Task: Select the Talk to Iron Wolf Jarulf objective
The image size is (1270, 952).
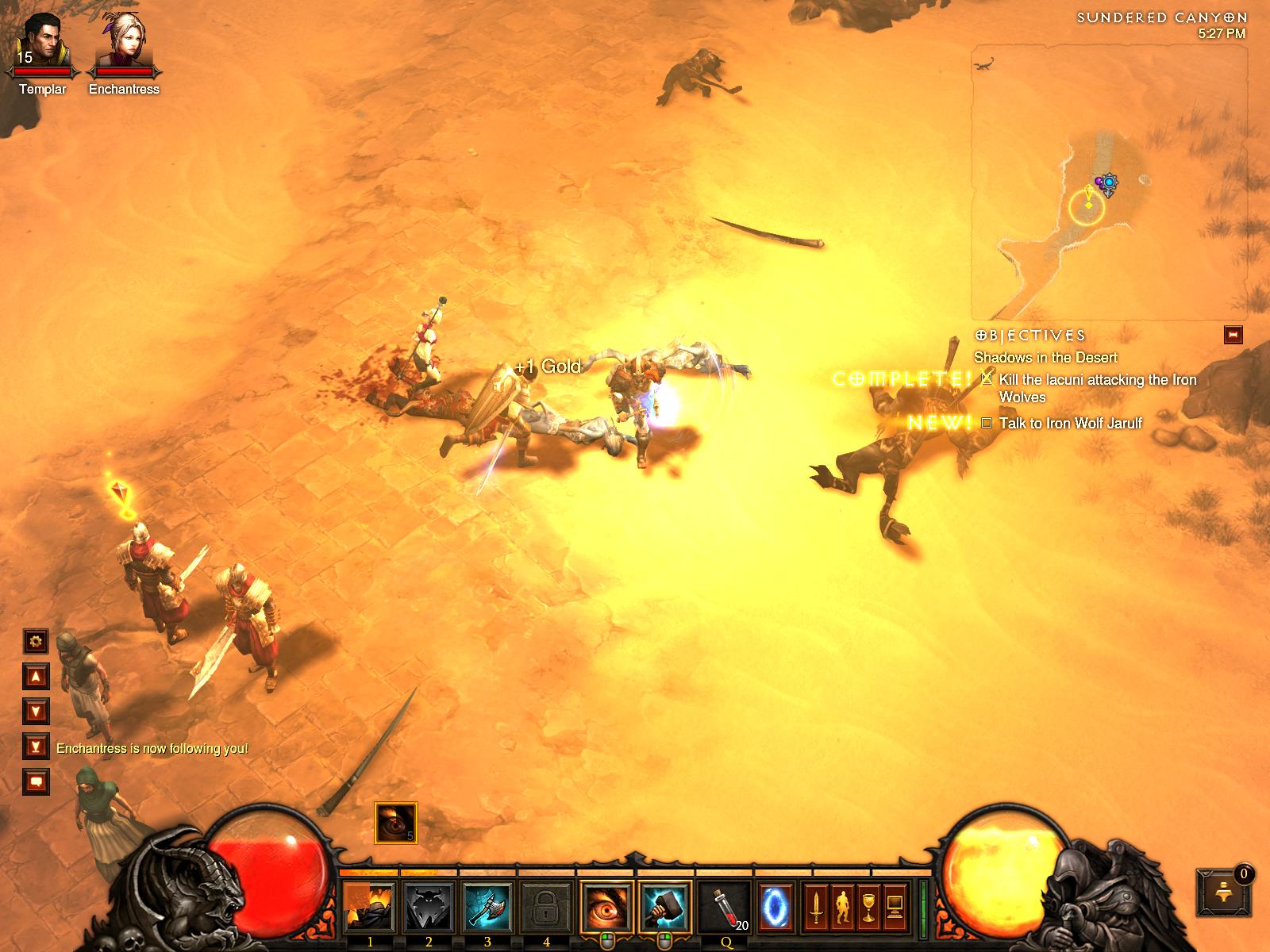Action: (1070, 423)
